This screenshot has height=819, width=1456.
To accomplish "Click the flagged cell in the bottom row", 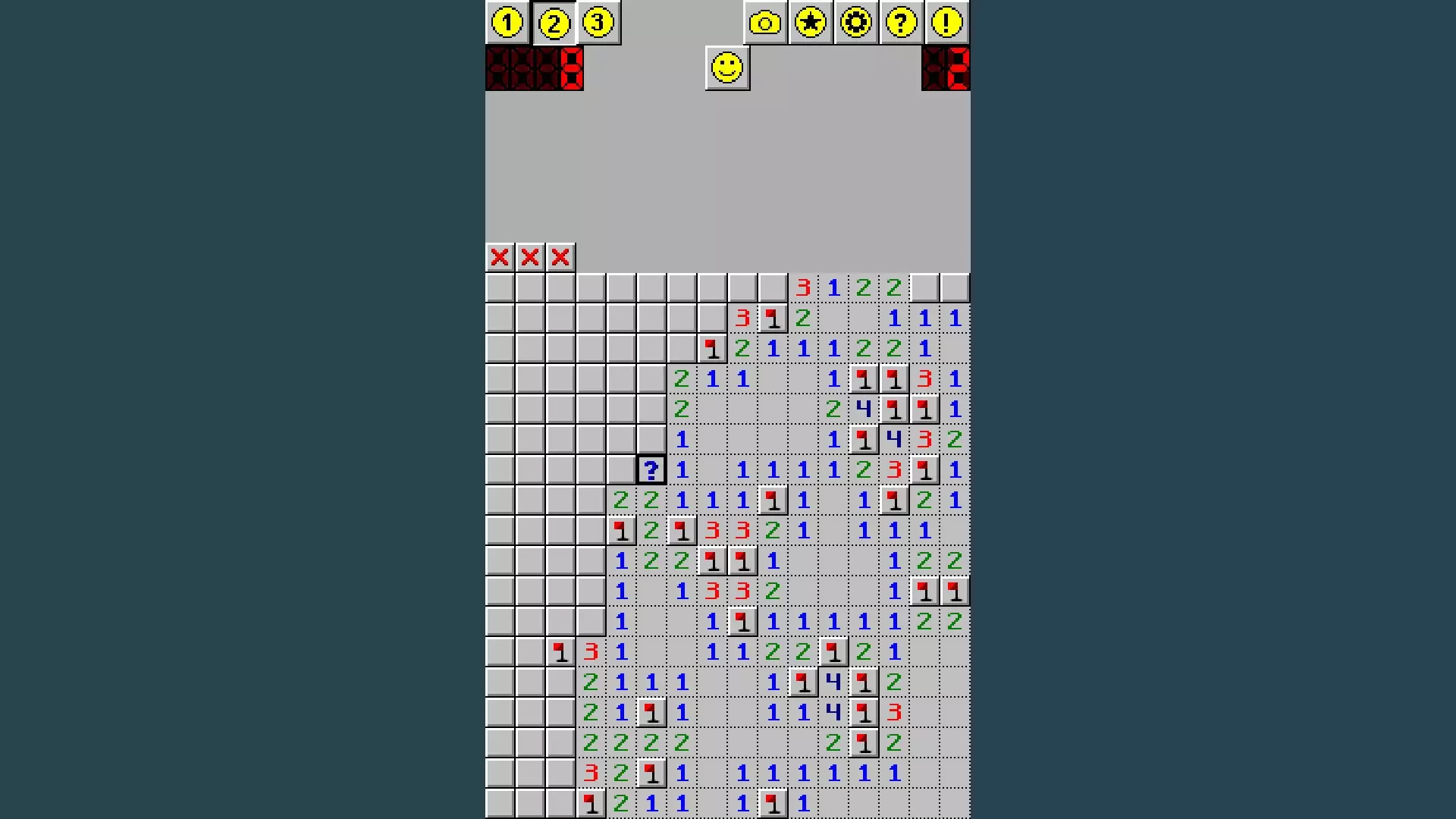I will pos(591,803).
